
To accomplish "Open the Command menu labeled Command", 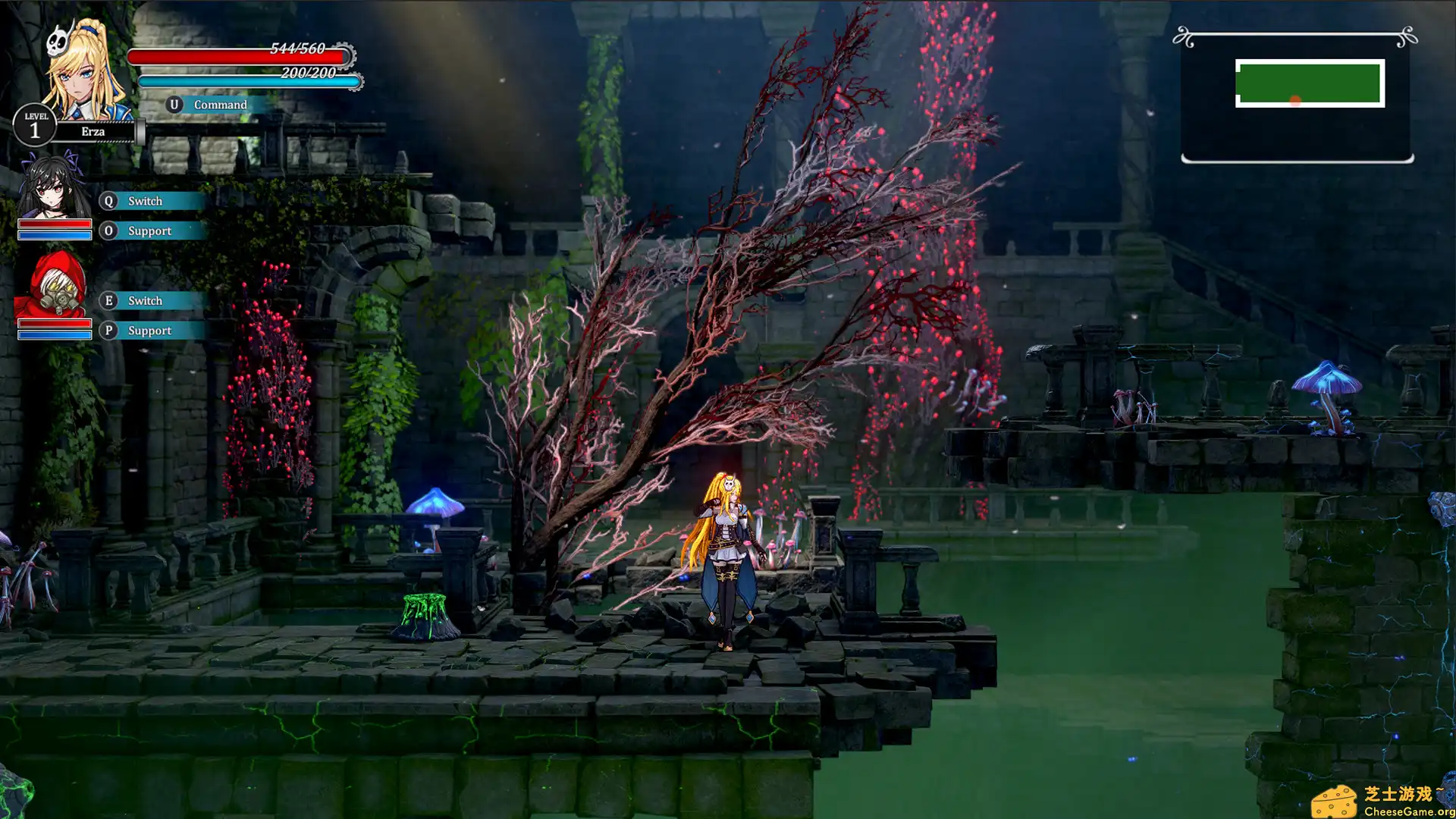I will [x=220, y=104].
